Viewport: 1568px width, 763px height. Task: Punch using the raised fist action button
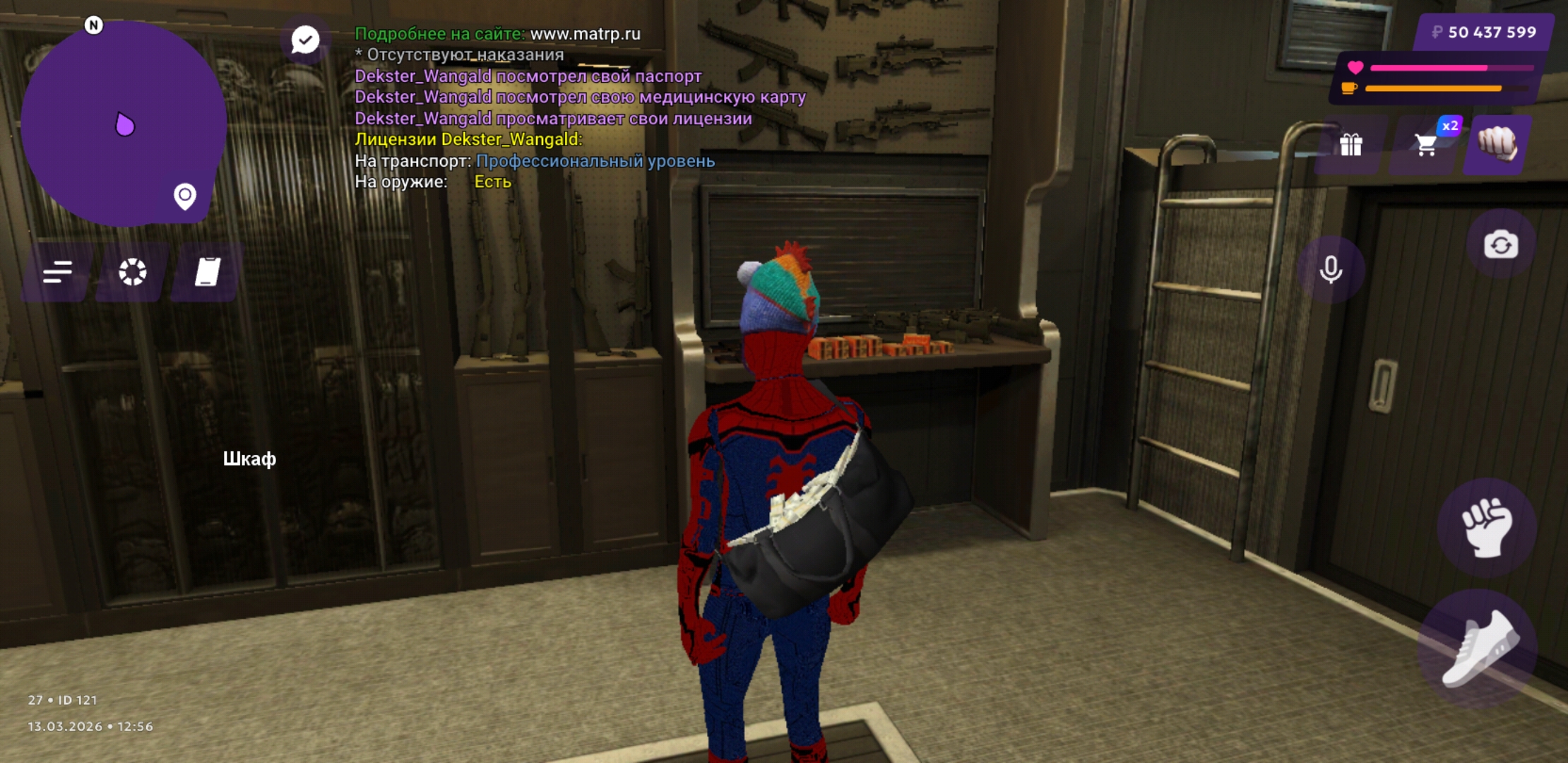tap(1487, 528)
